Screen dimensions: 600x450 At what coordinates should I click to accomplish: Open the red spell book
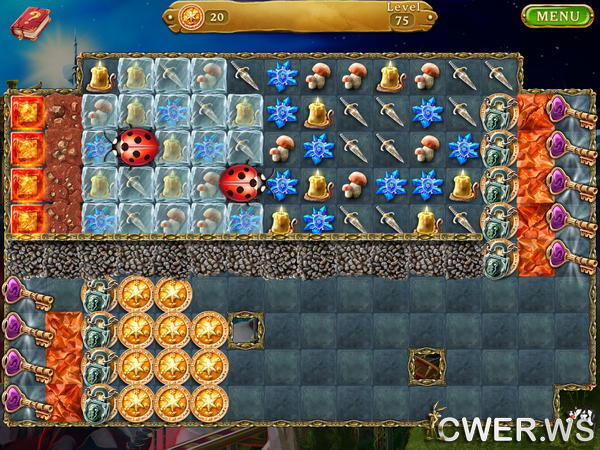(30, 21)
